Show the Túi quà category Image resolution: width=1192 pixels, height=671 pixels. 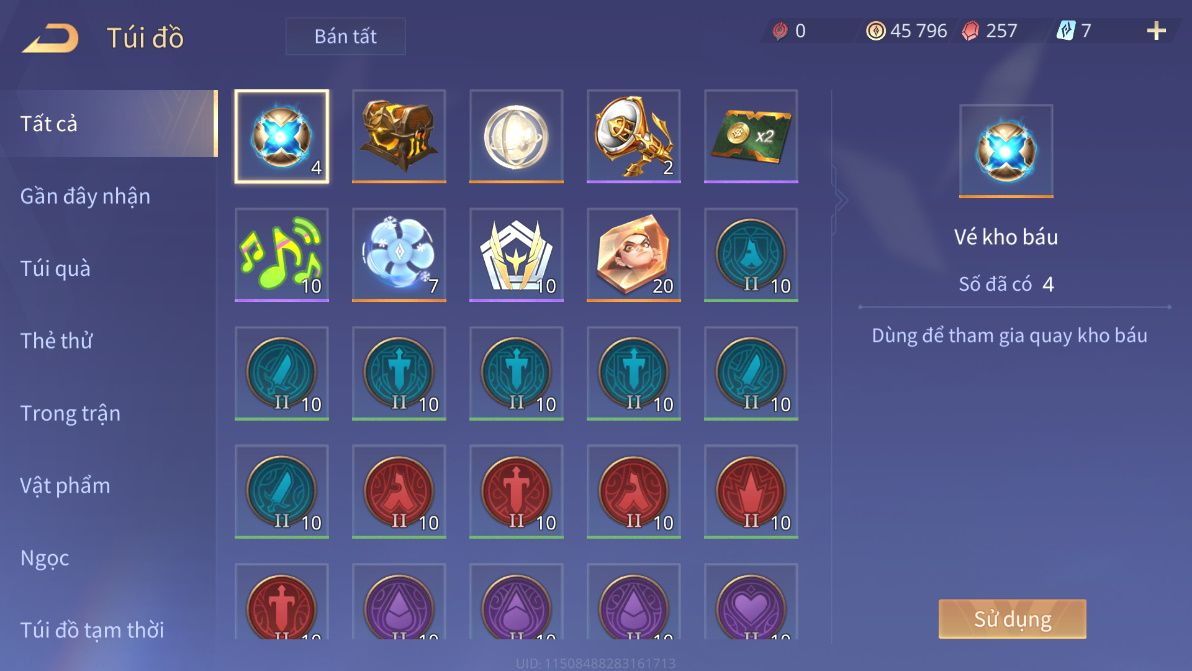56,268
